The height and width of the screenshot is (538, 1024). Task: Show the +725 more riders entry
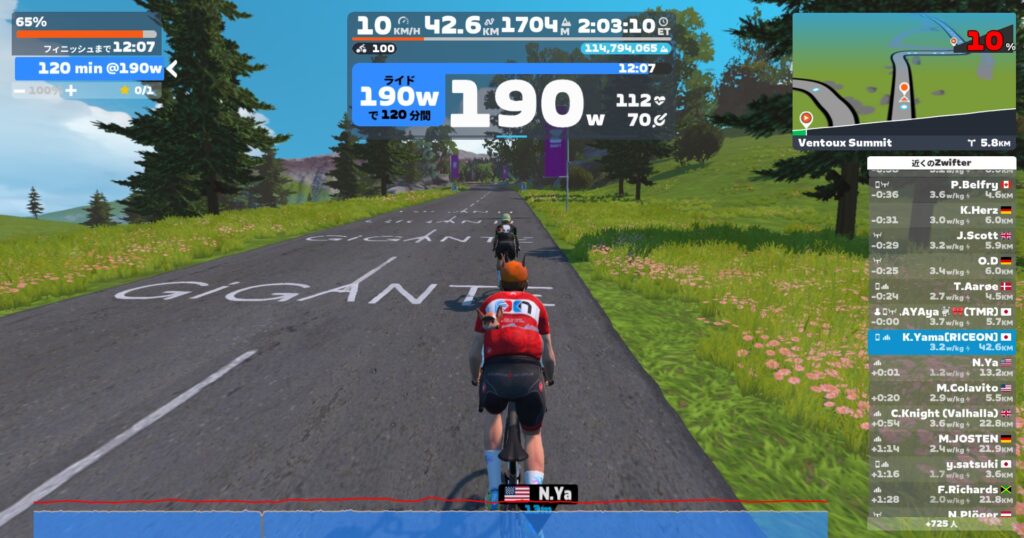click(940, 524)
